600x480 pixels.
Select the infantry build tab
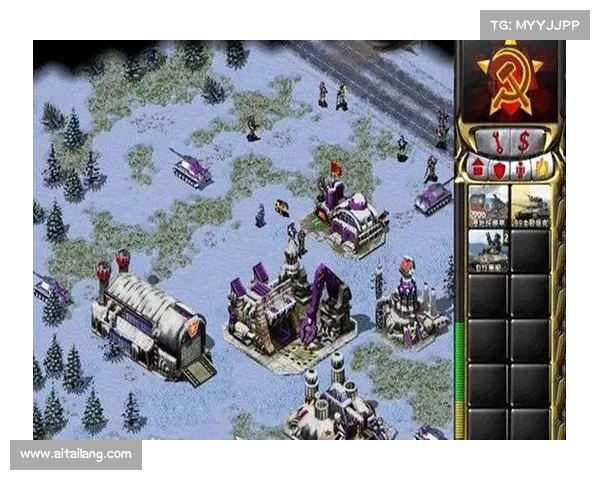519,168
